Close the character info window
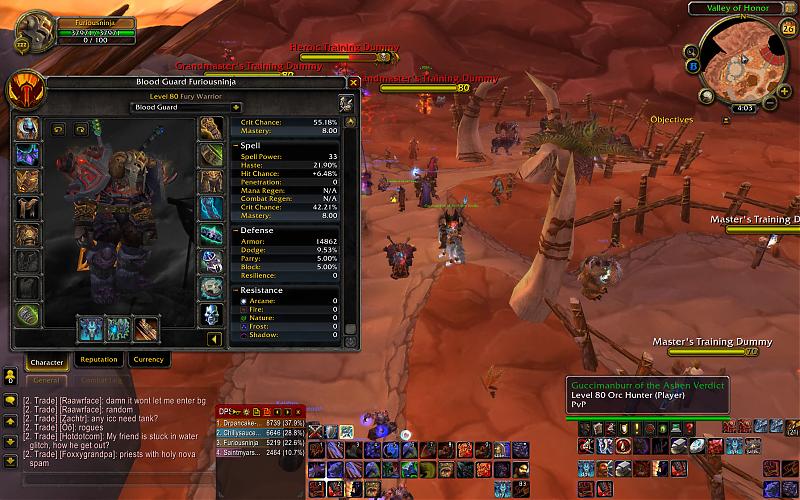Image resolution: width=800 pixels, height=500 pixels. point(353,83)
